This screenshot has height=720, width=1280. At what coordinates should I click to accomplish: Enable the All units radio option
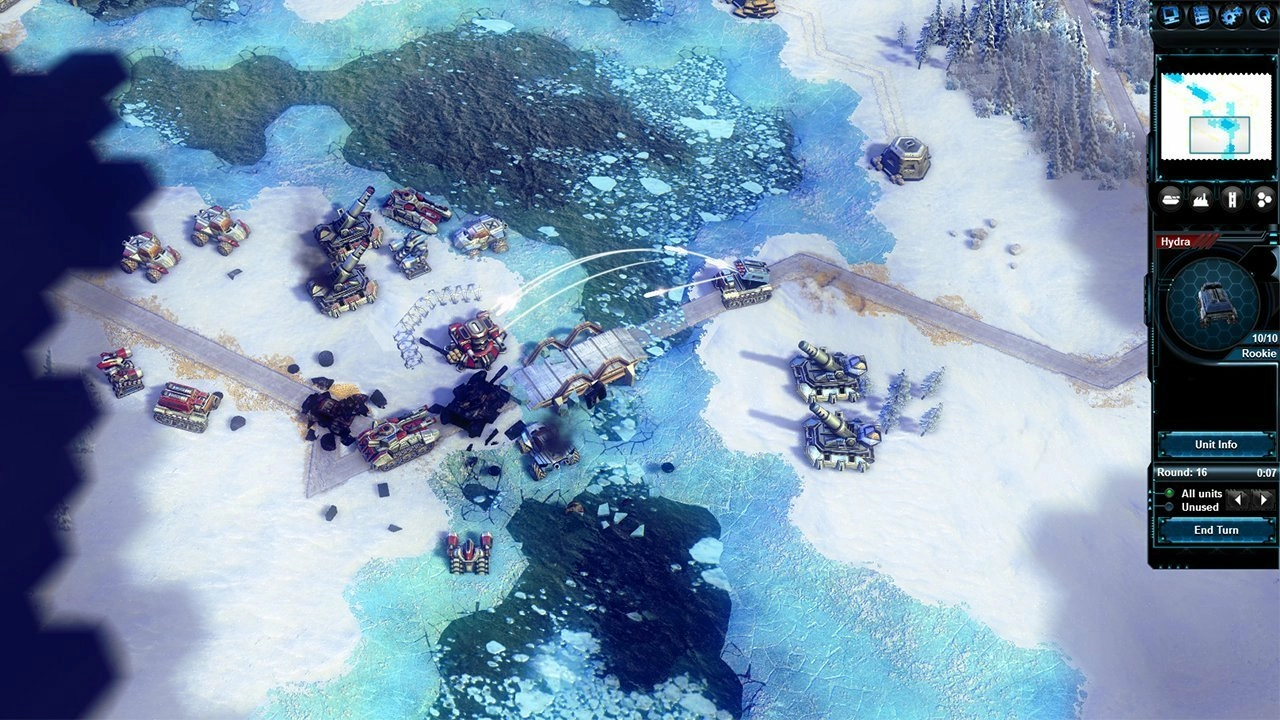[x=1170, y=493]
